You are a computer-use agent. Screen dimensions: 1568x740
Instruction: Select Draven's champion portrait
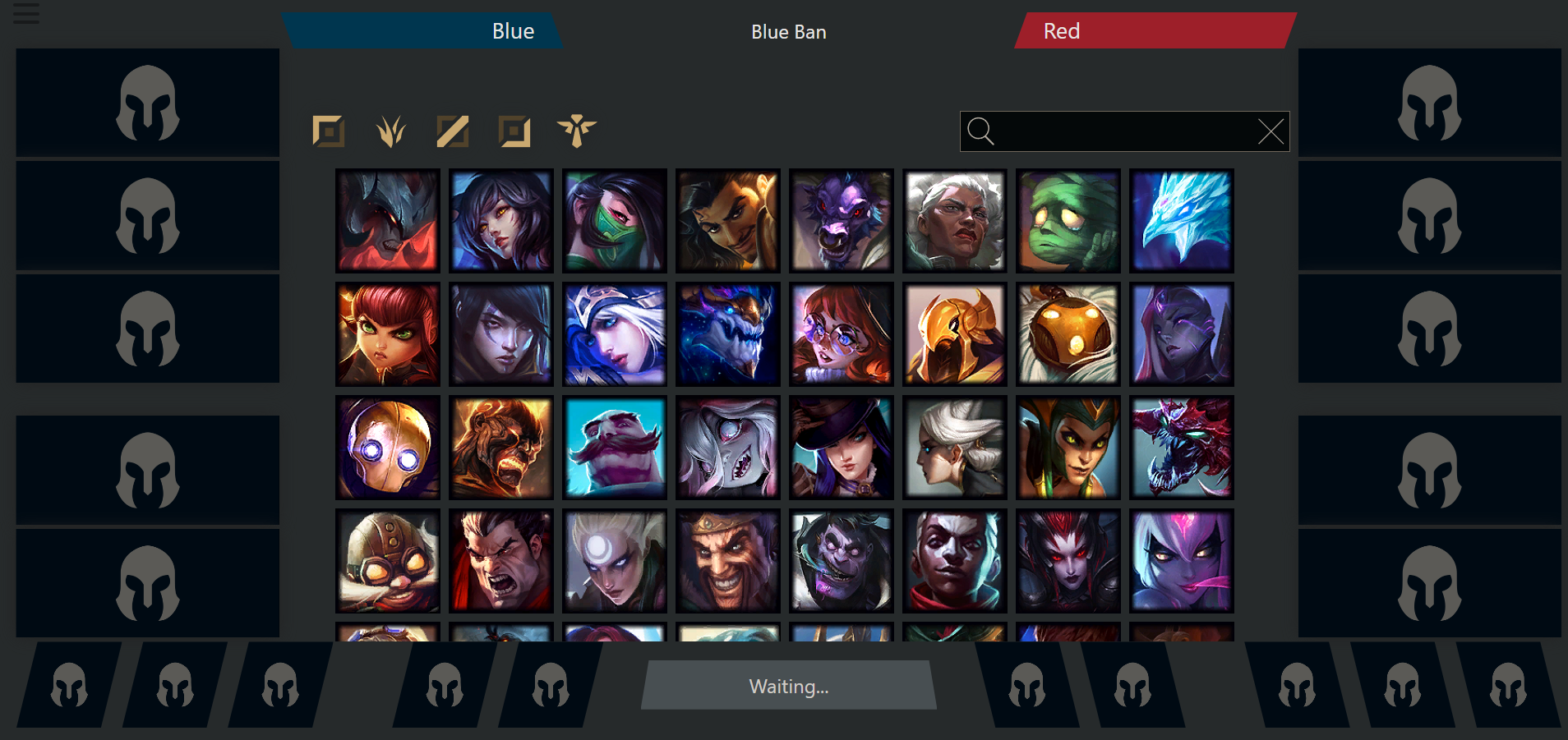coord(728,561)
